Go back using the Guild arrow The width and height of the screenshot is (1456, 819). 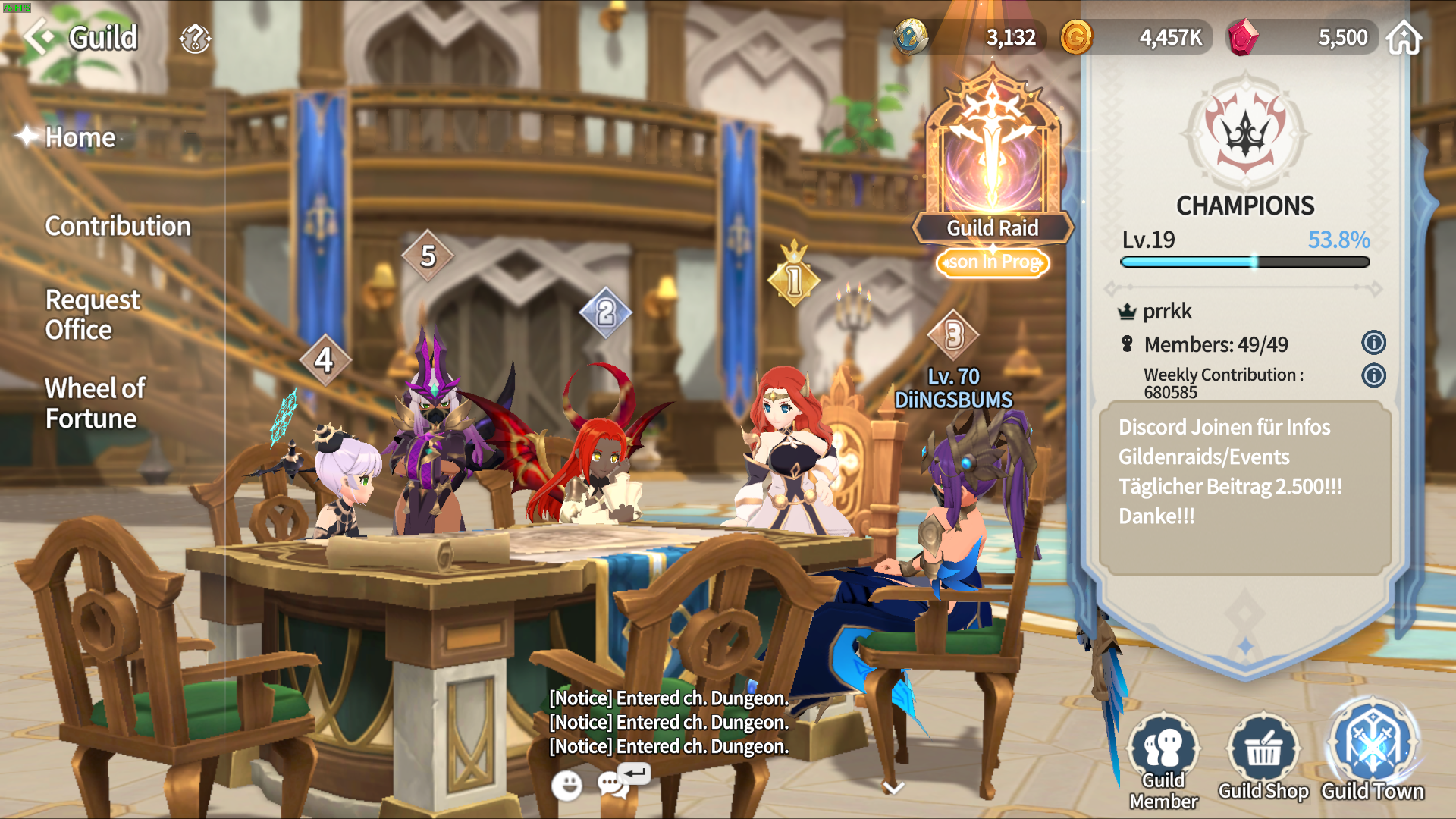(39, 37)
